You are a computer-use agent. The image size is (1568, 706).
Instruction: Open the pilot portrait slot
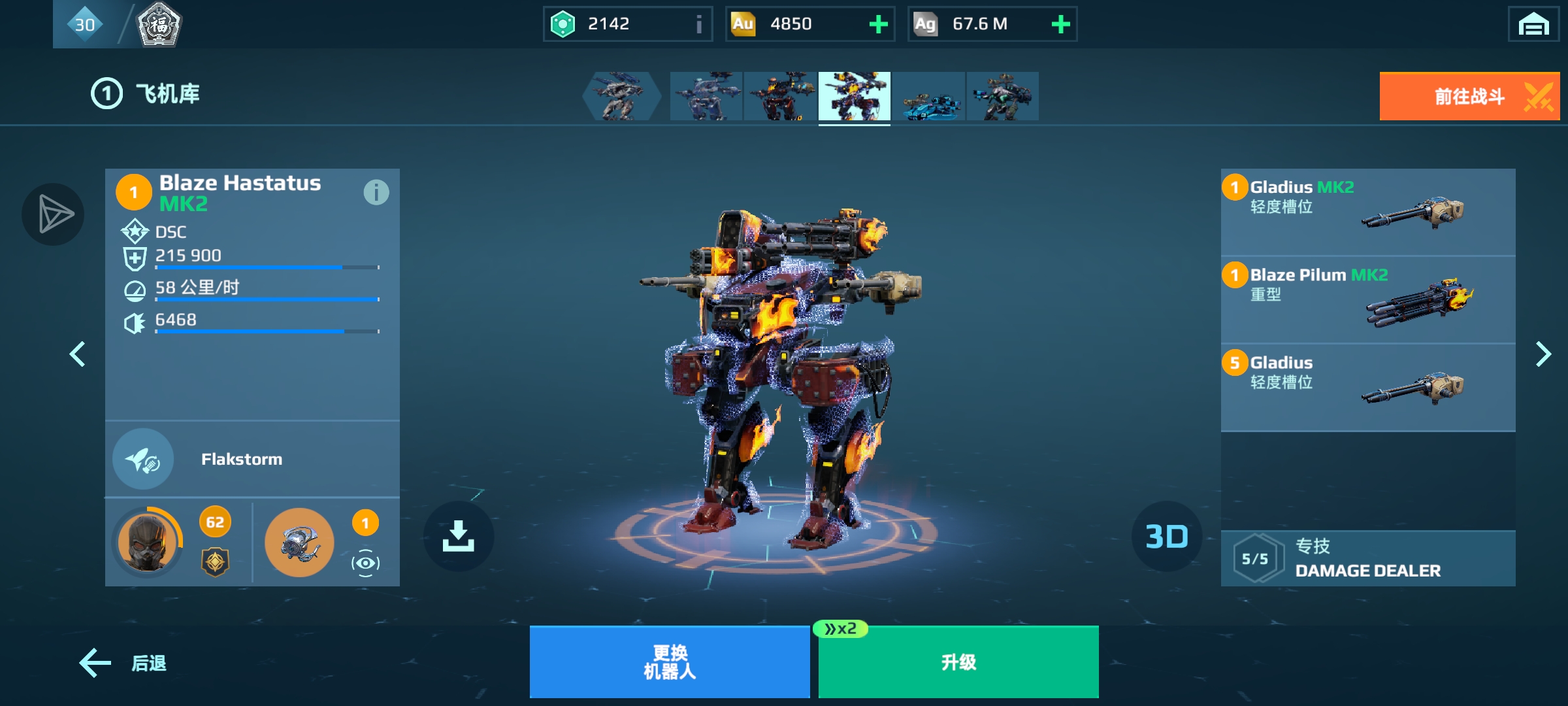click(x=148, y=542)
